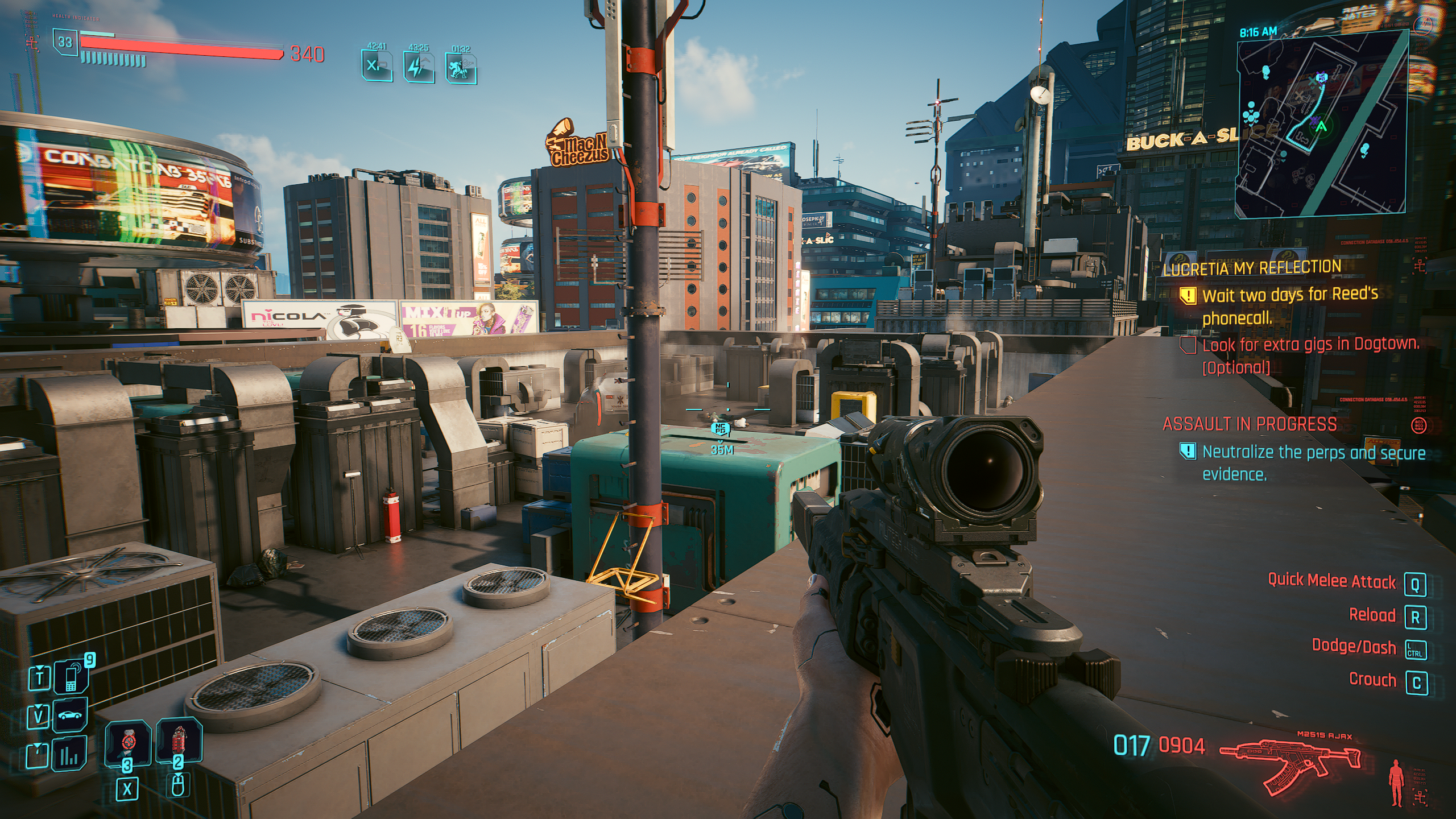Select the Lucretia My Reflection quest title

(1252, 268)
